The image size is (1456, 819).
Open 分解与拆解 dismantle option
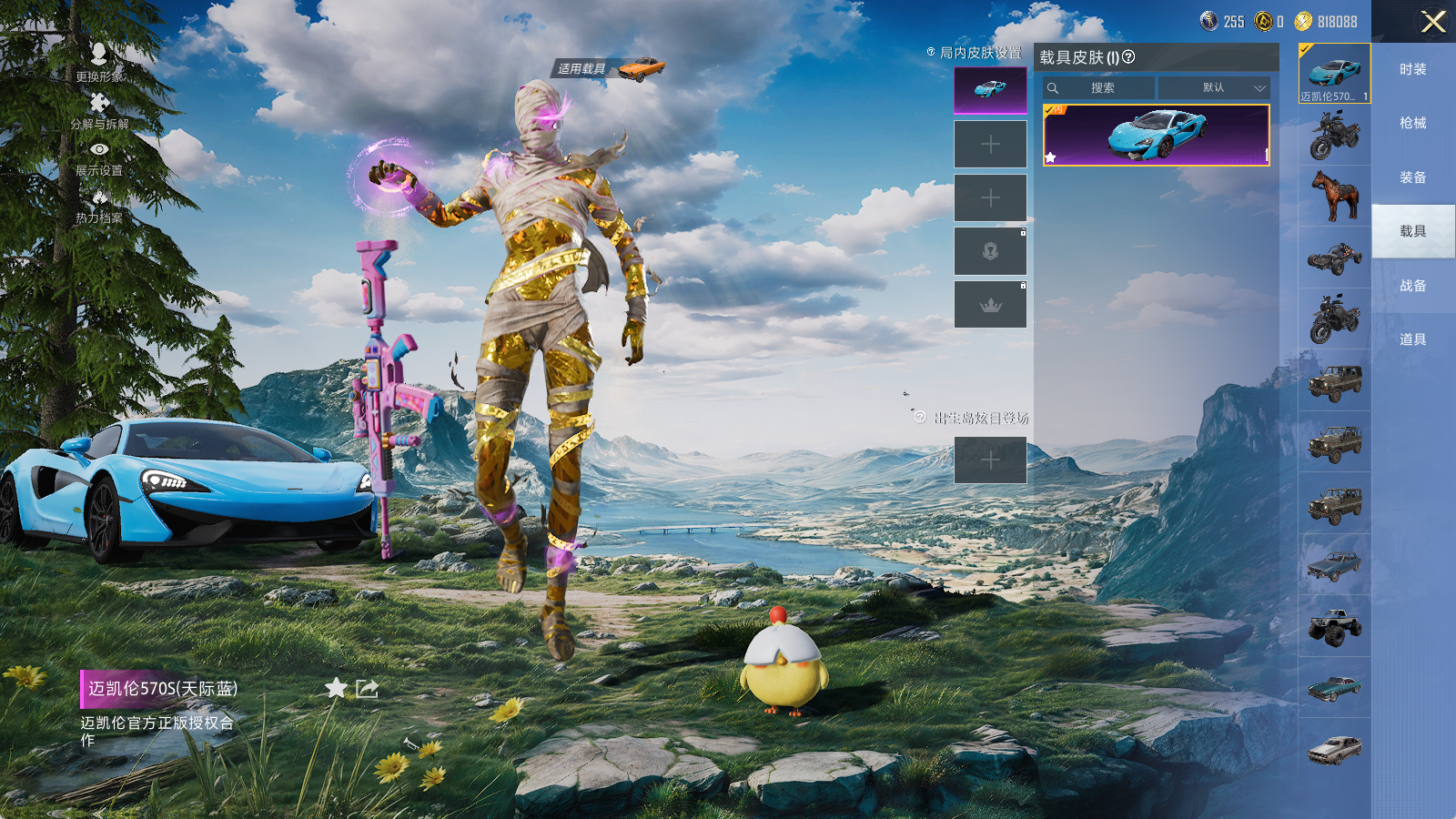pyautogui.click(x=99, y=110)
